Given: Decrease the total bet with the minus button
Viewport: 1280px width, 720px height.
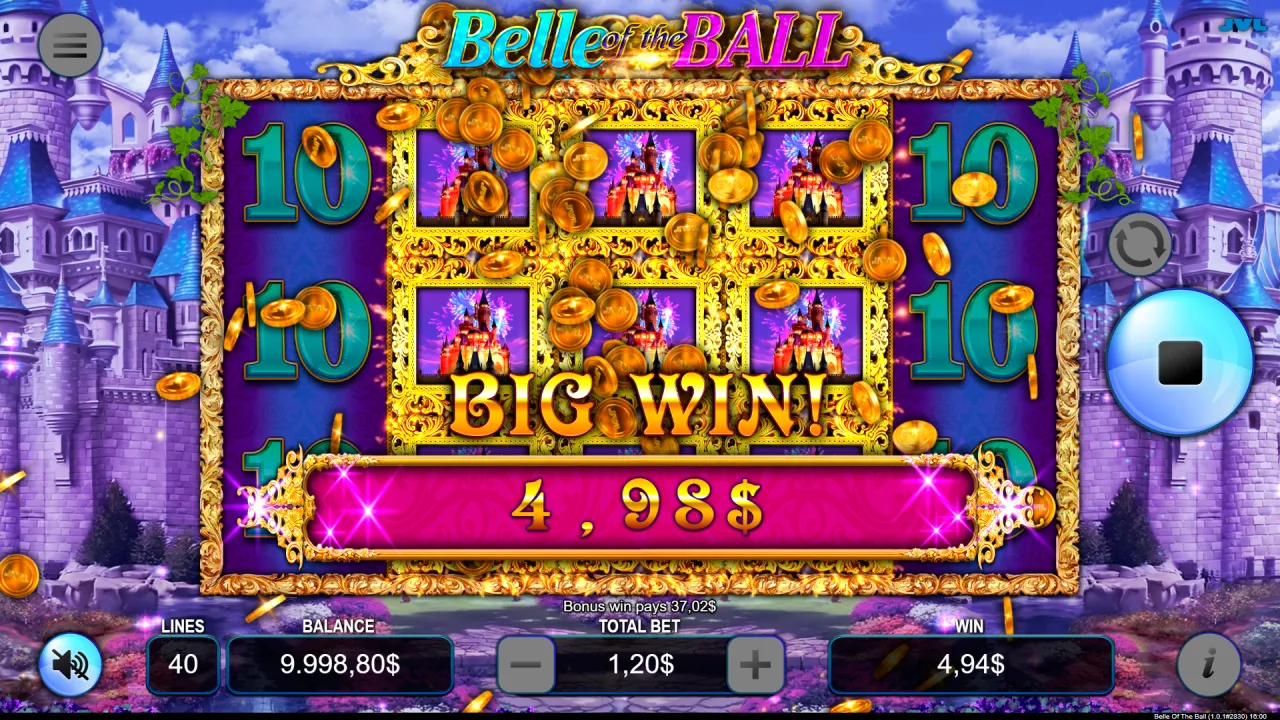Looking at the screenshot, I should [x=524, y=663].
